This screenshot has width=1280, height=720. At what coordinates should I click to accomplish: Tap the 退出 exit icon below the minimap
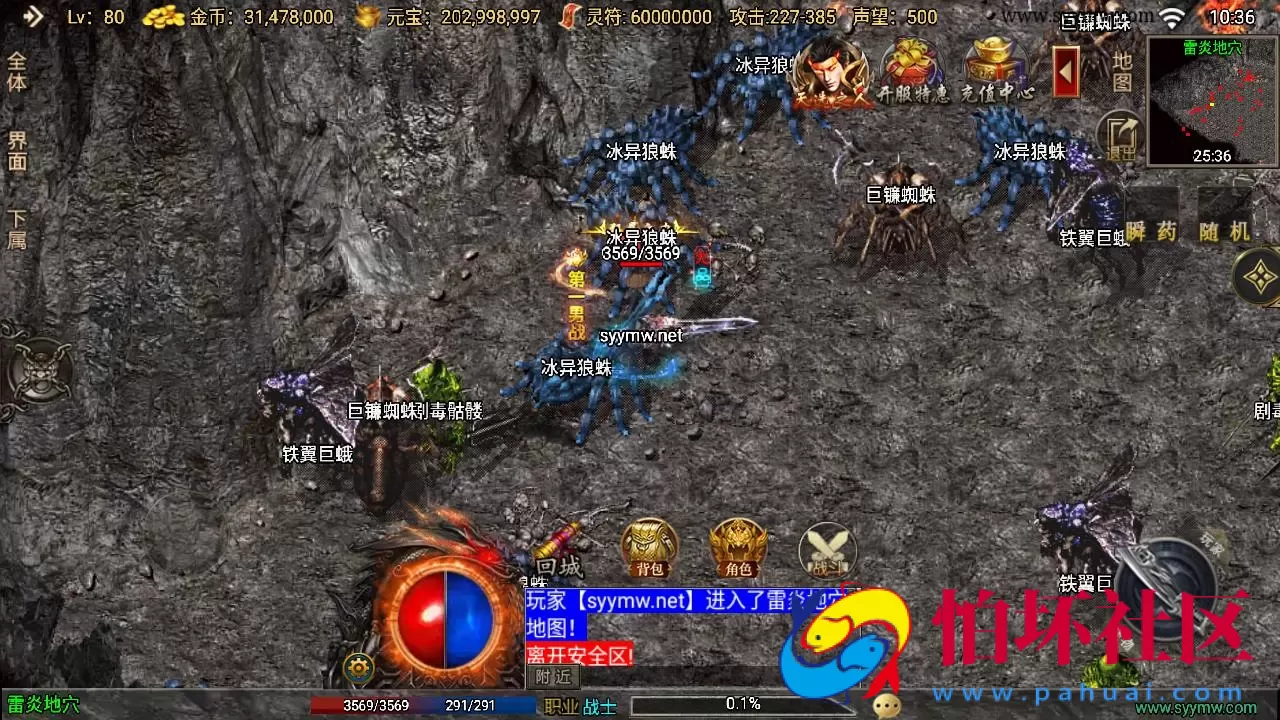pyautogui.click(x=1120, y=135)
